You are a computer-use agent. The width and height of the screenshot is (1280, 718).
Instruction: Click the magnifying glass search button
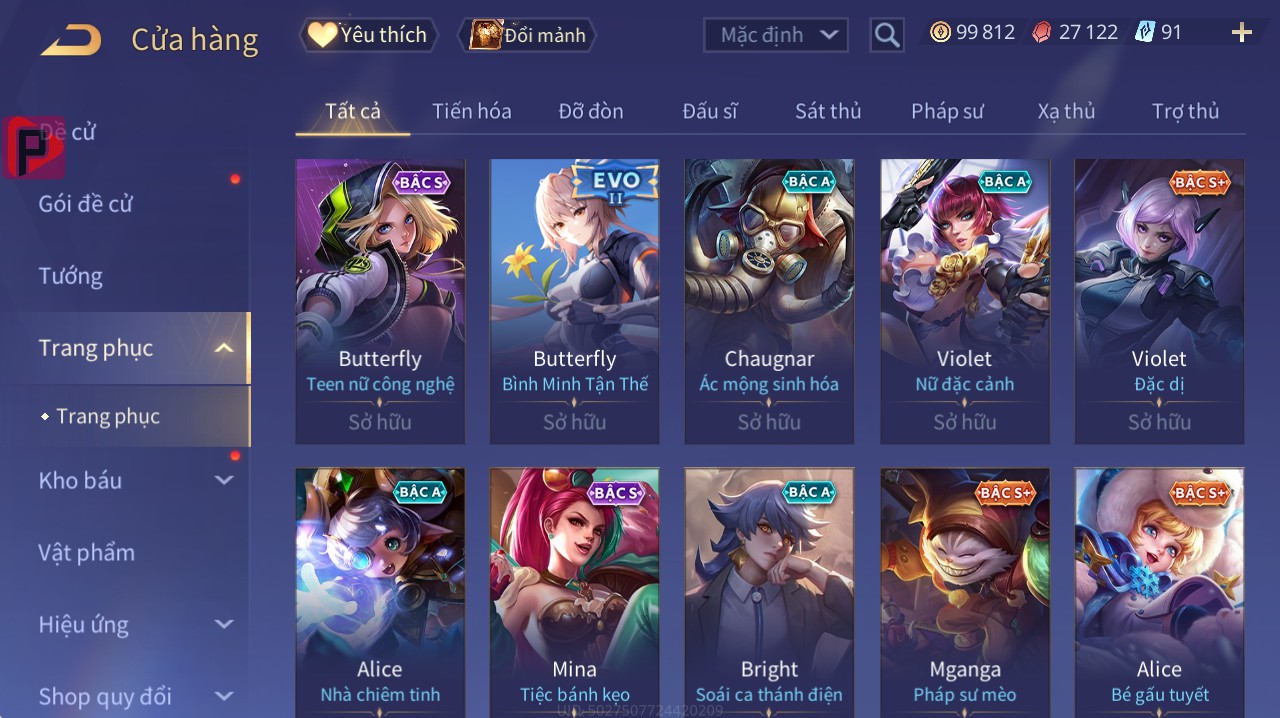(x=887, y=35)
